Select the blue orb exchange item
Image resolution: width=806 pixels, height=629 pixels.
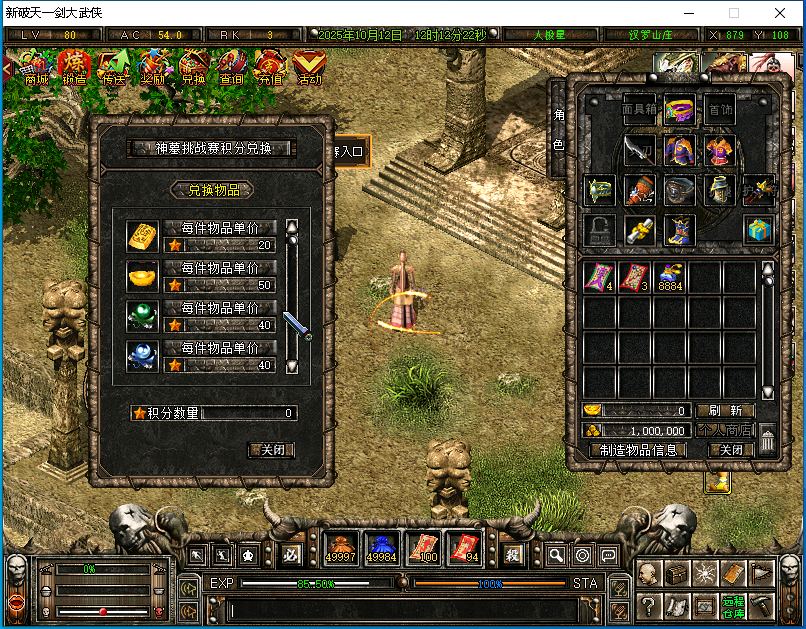tap(142, 355)
